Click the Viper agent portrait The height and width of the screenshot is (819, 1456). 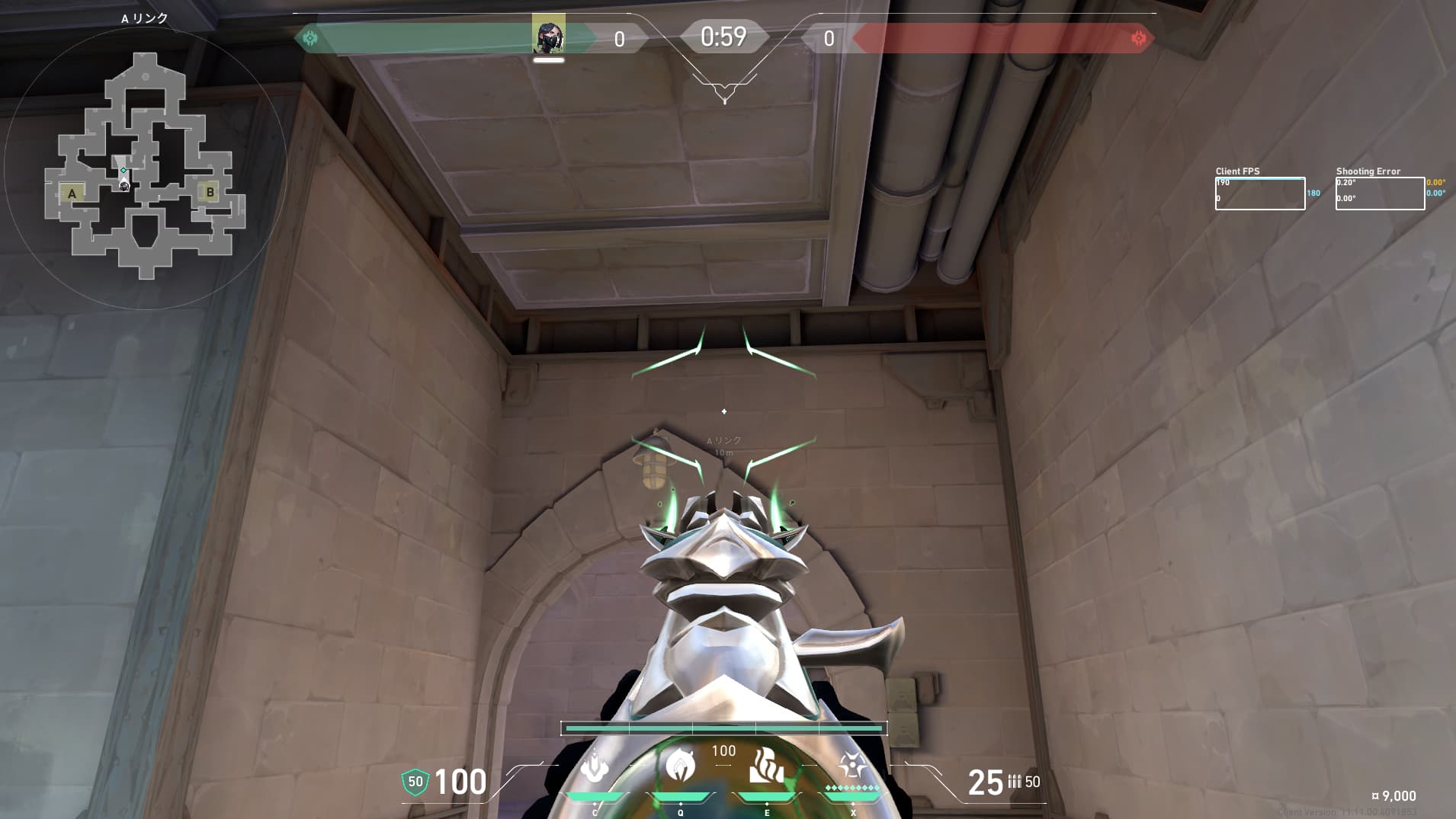pos(549,36)
